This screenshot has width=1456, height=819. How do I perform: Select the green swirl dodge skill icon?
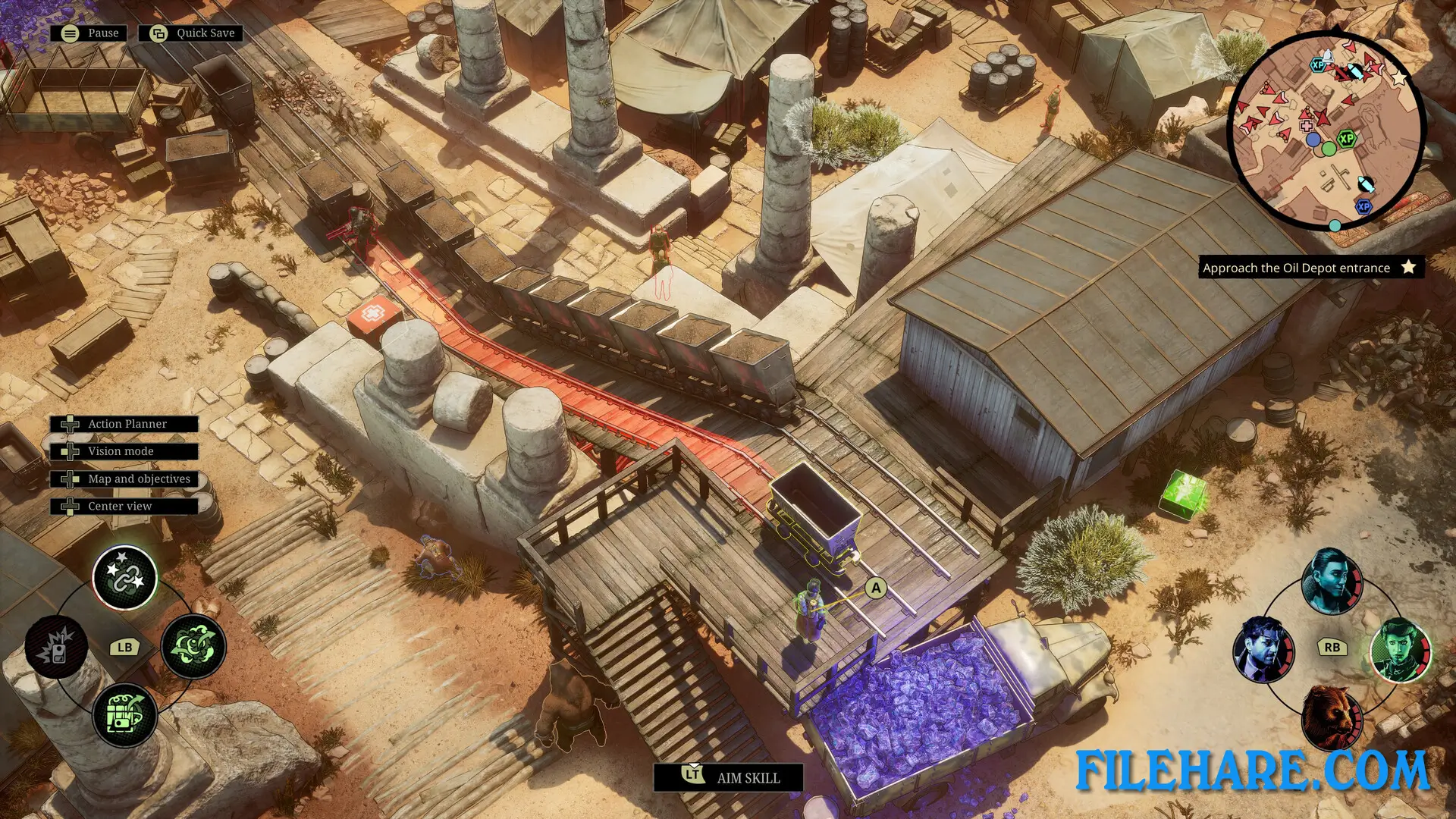[x=192, y=648]
